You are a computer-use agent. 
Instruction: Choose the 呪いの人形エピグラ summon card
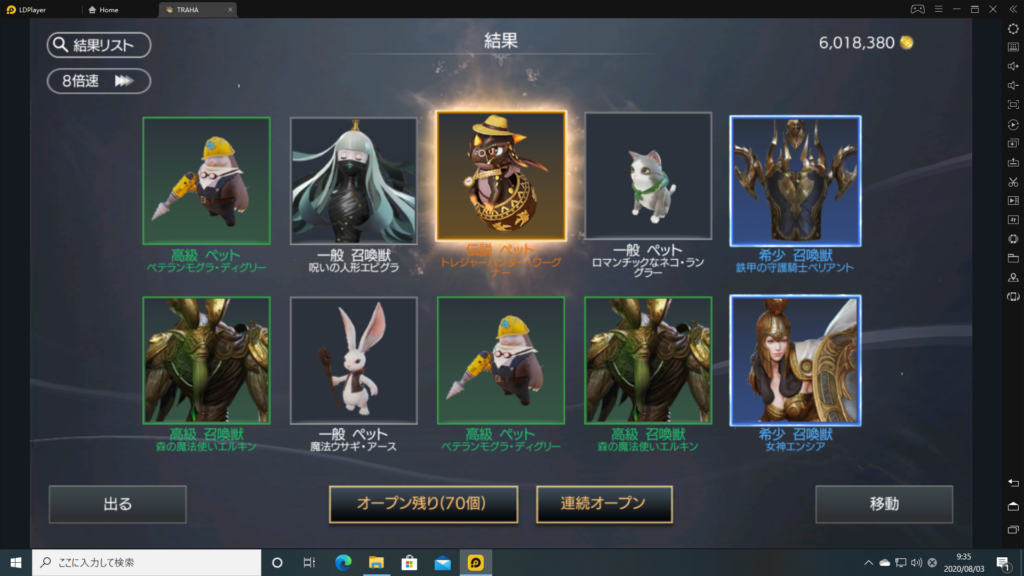point(353,181)
